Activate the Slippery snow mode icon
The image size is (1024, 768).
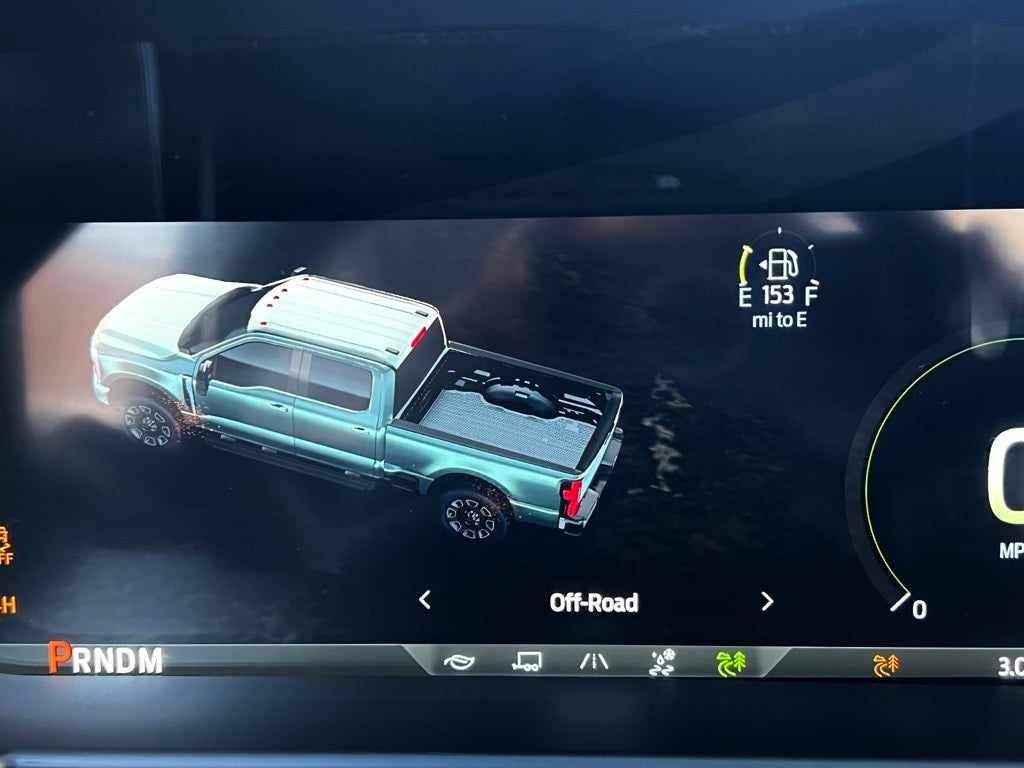(662, 662)
